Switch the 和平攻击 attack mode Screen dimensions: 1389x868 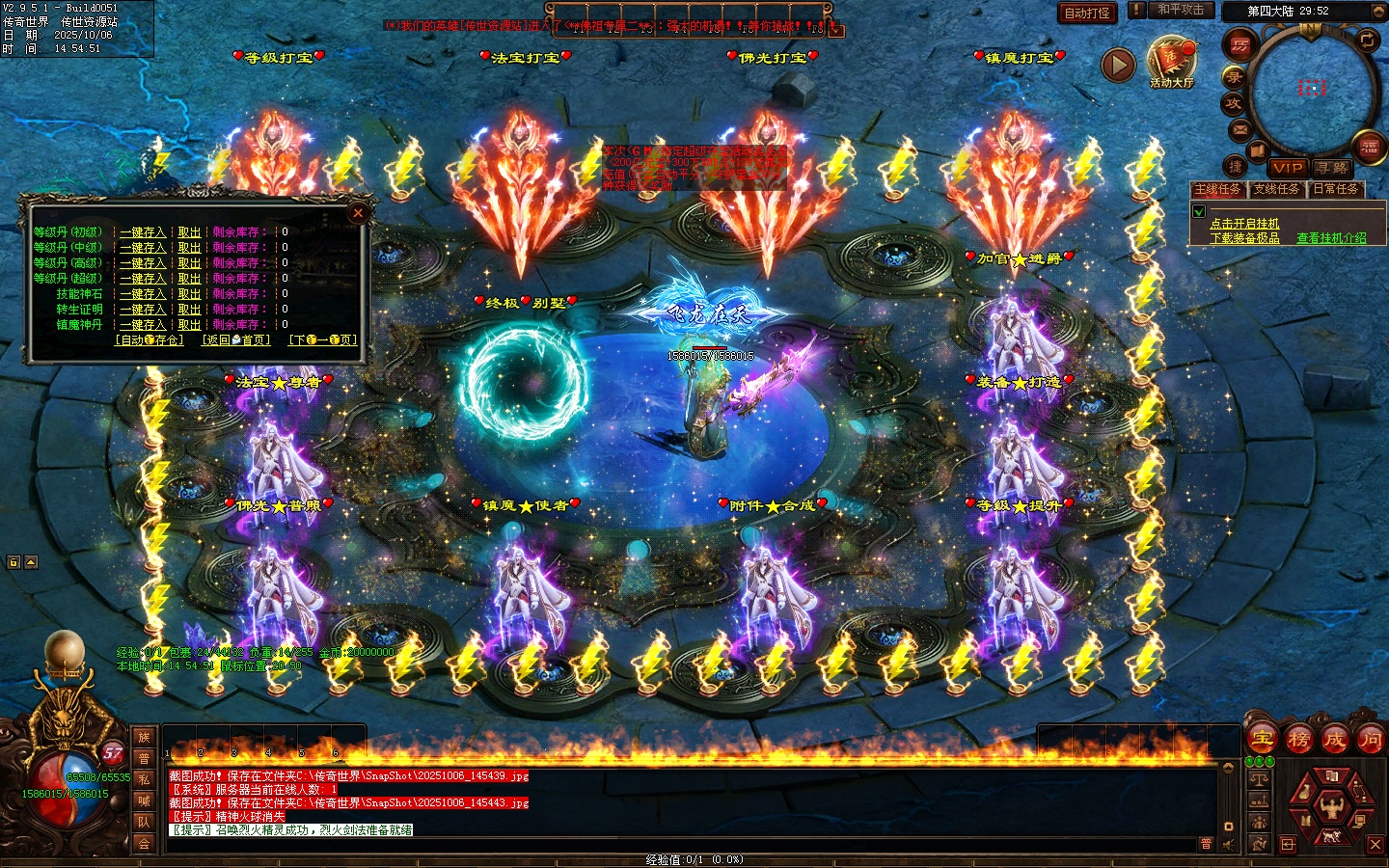1181,10
